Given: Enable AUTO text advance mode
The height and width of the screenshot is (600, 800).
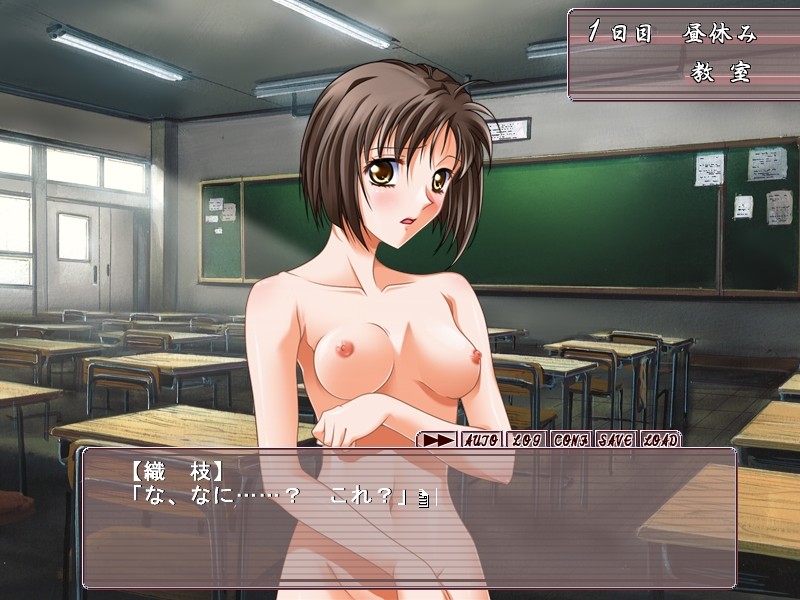Looking at the screenshot, I should pyautogui.click(x=483, y=439).
